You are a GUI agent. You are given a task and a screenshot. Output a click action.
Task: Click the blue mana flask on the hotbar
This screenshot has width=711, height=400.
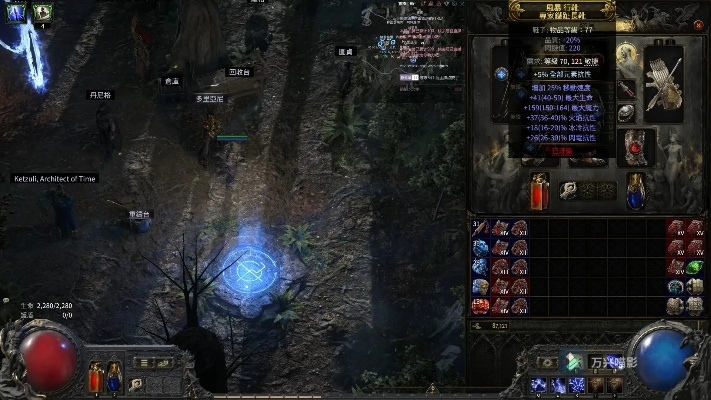coord(112,377)
